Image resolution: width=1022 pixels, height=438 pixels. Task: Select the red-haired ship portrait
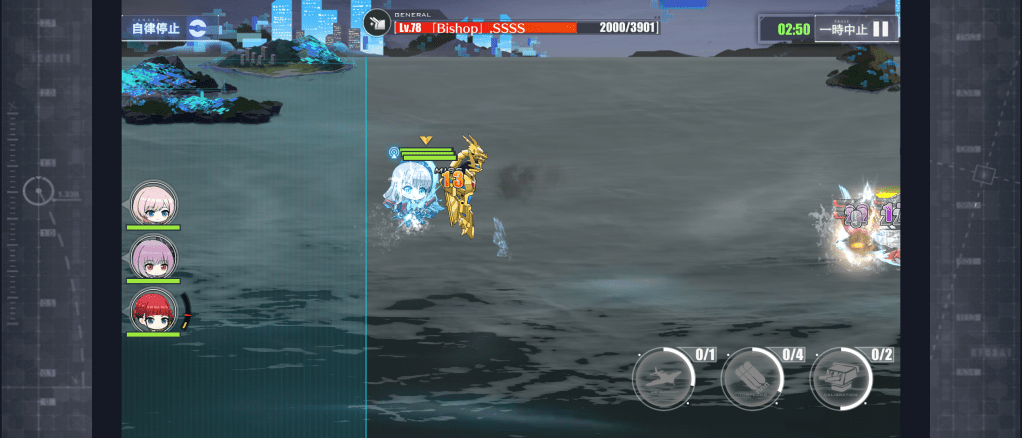coord(153,311)
